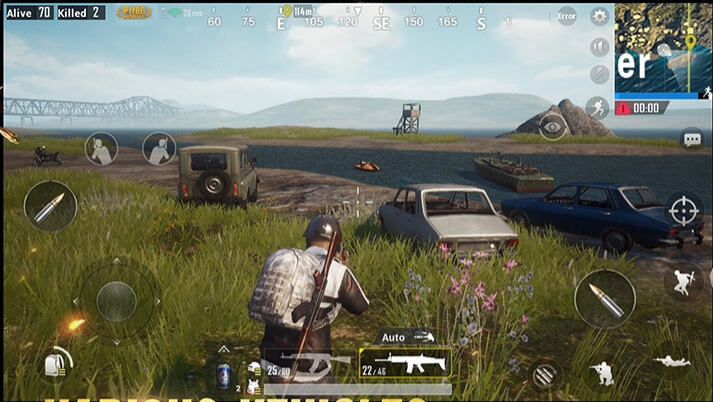
Task: Toggle the muted microphone icon
Action: [x=599, y=74]
